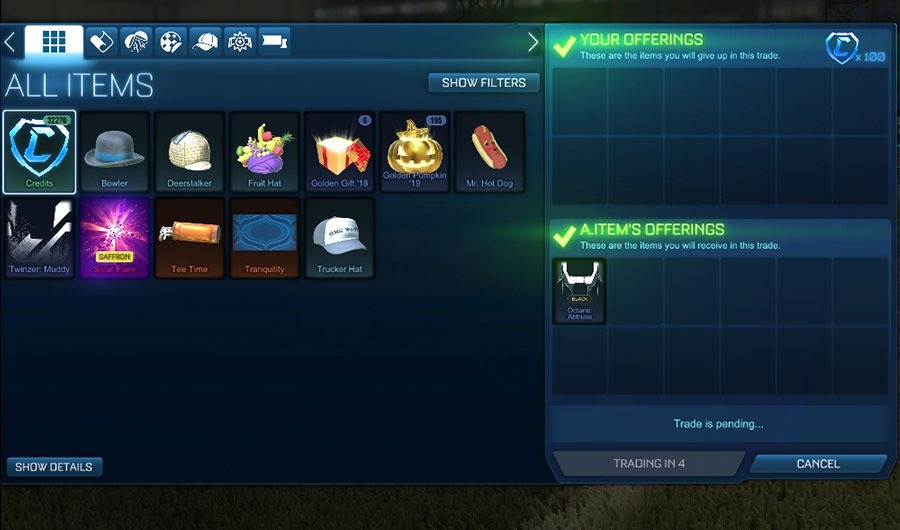Inspect the offered Octane: Abtruse decal
The width and height of the screenshot is (900, 530).
pyautogui.click(x=580, y=291)
